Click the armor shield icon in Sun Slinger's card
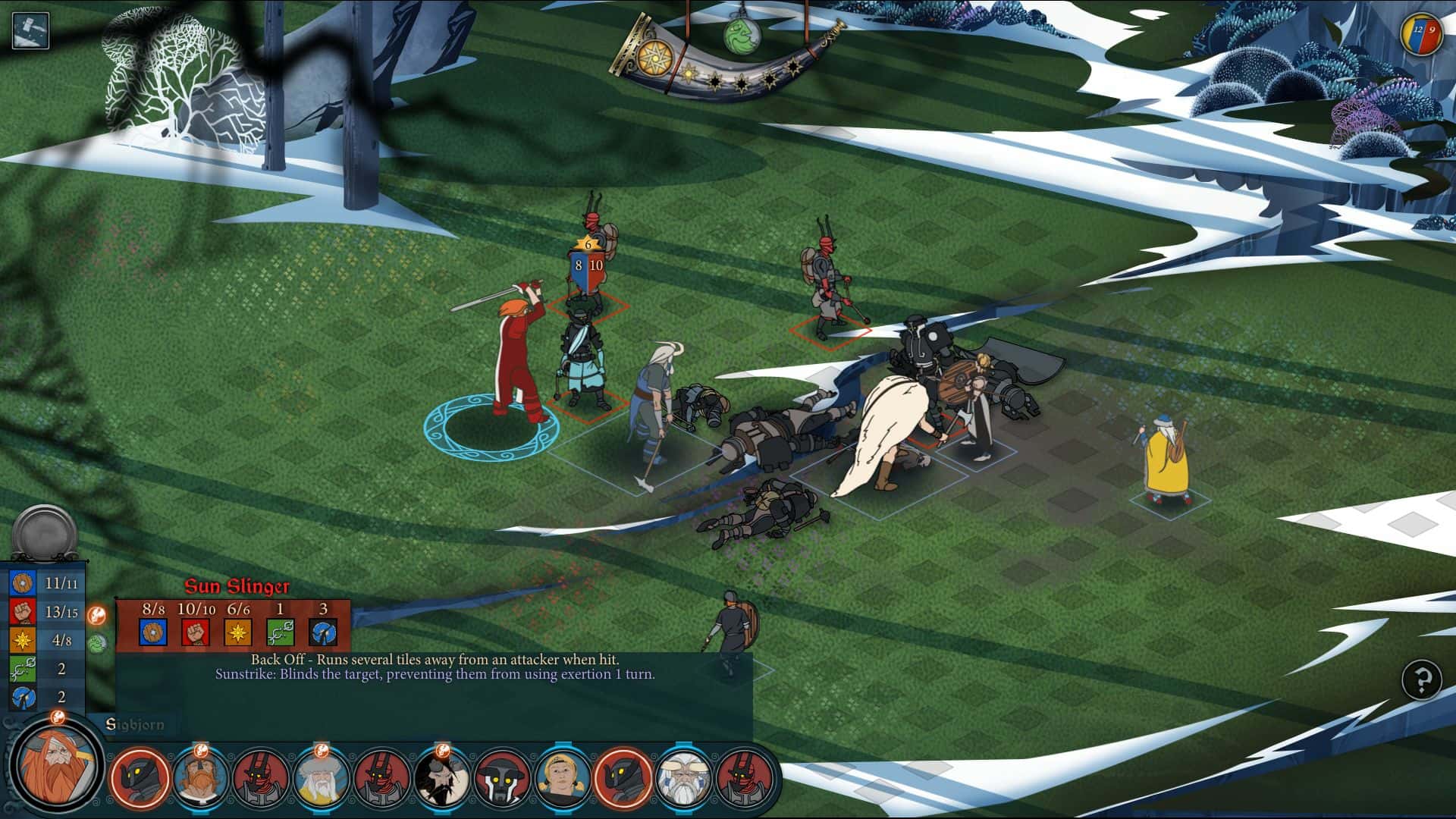 [154, 632]
